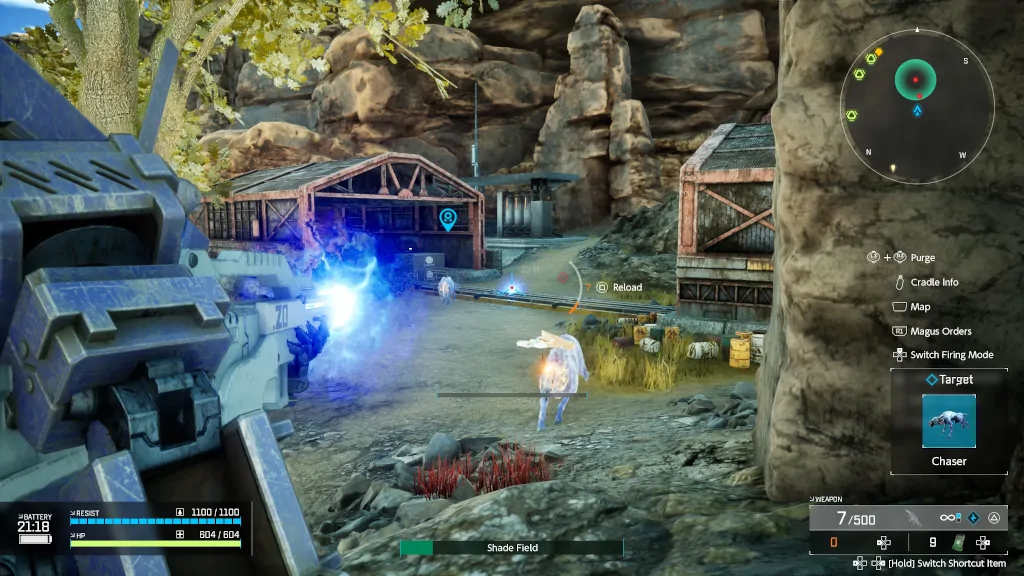Click the Switch Firing Mode entry
Screen dimensions: 1024x576
[x=951, y=355]
